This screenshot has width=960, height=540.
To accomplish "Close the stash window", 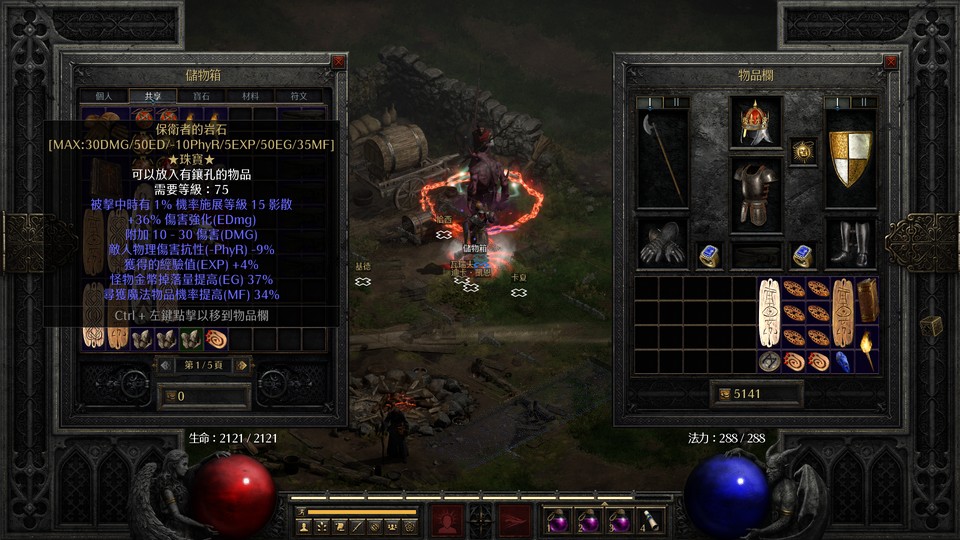I will click(338, 62).
